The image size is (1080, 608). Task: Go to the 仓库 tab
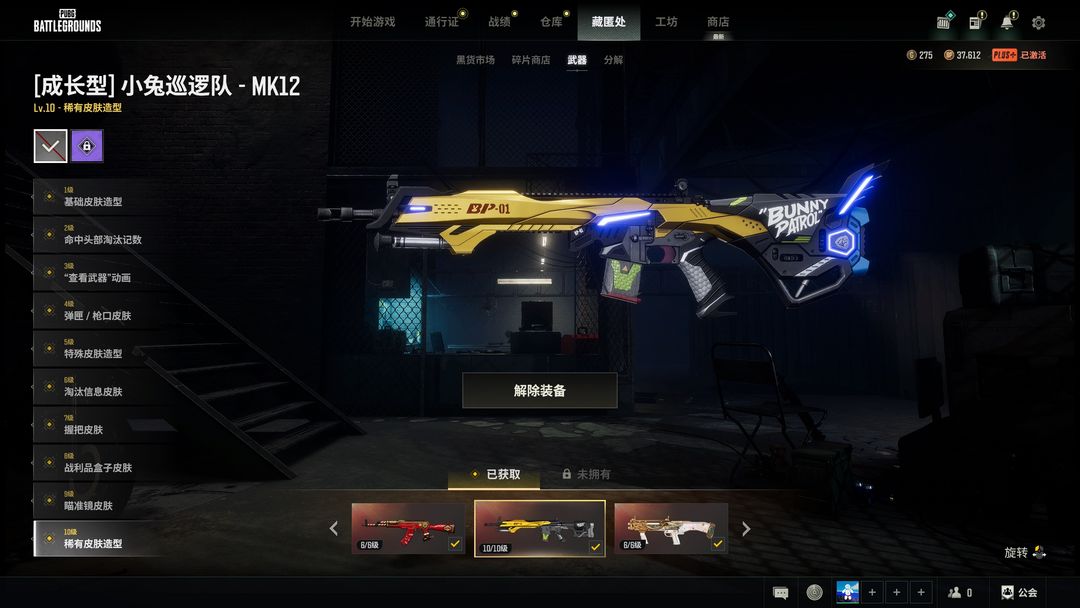(551, 22)
